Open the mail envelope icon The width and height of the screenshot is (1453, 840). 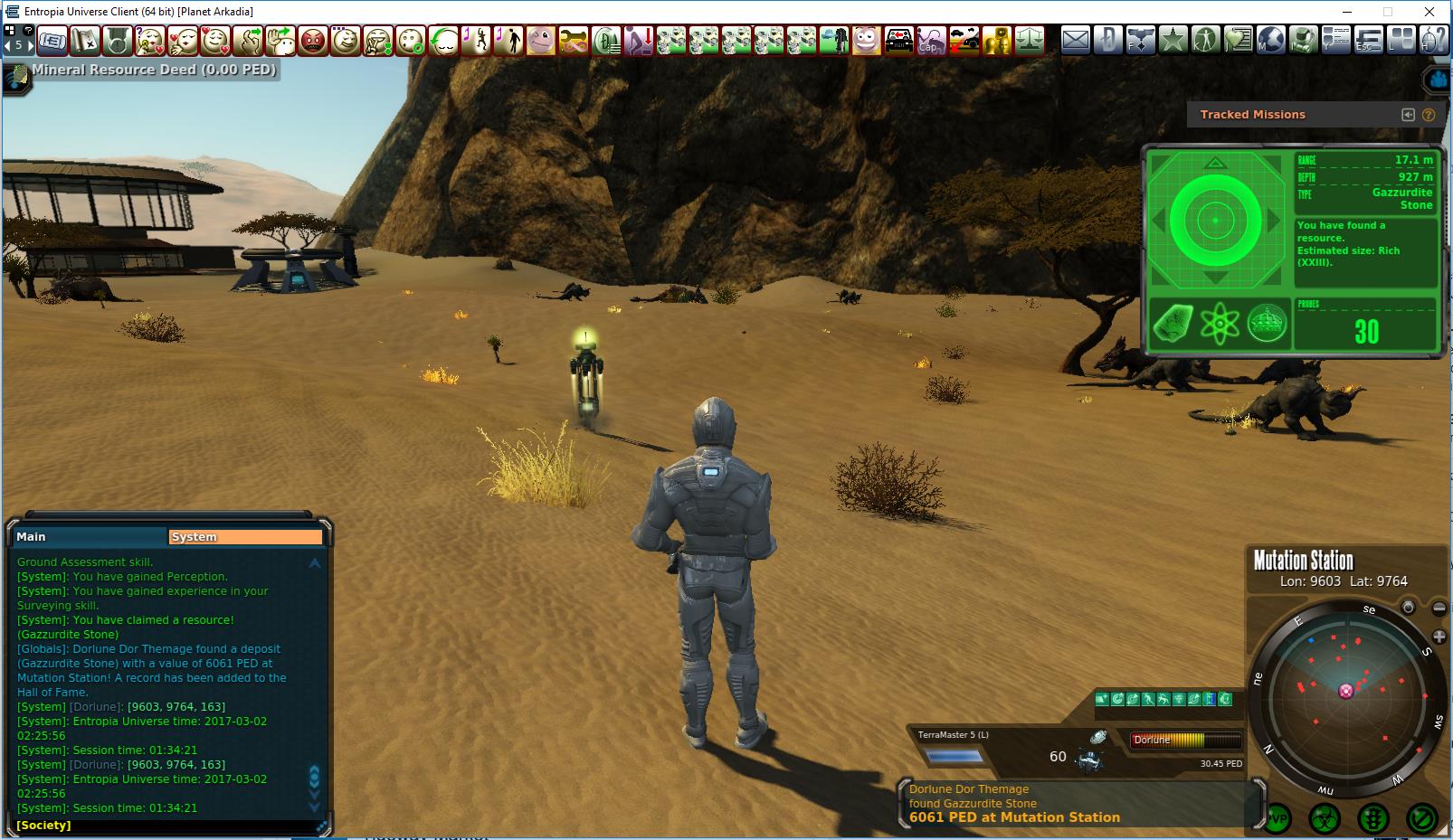[1075, 40]
